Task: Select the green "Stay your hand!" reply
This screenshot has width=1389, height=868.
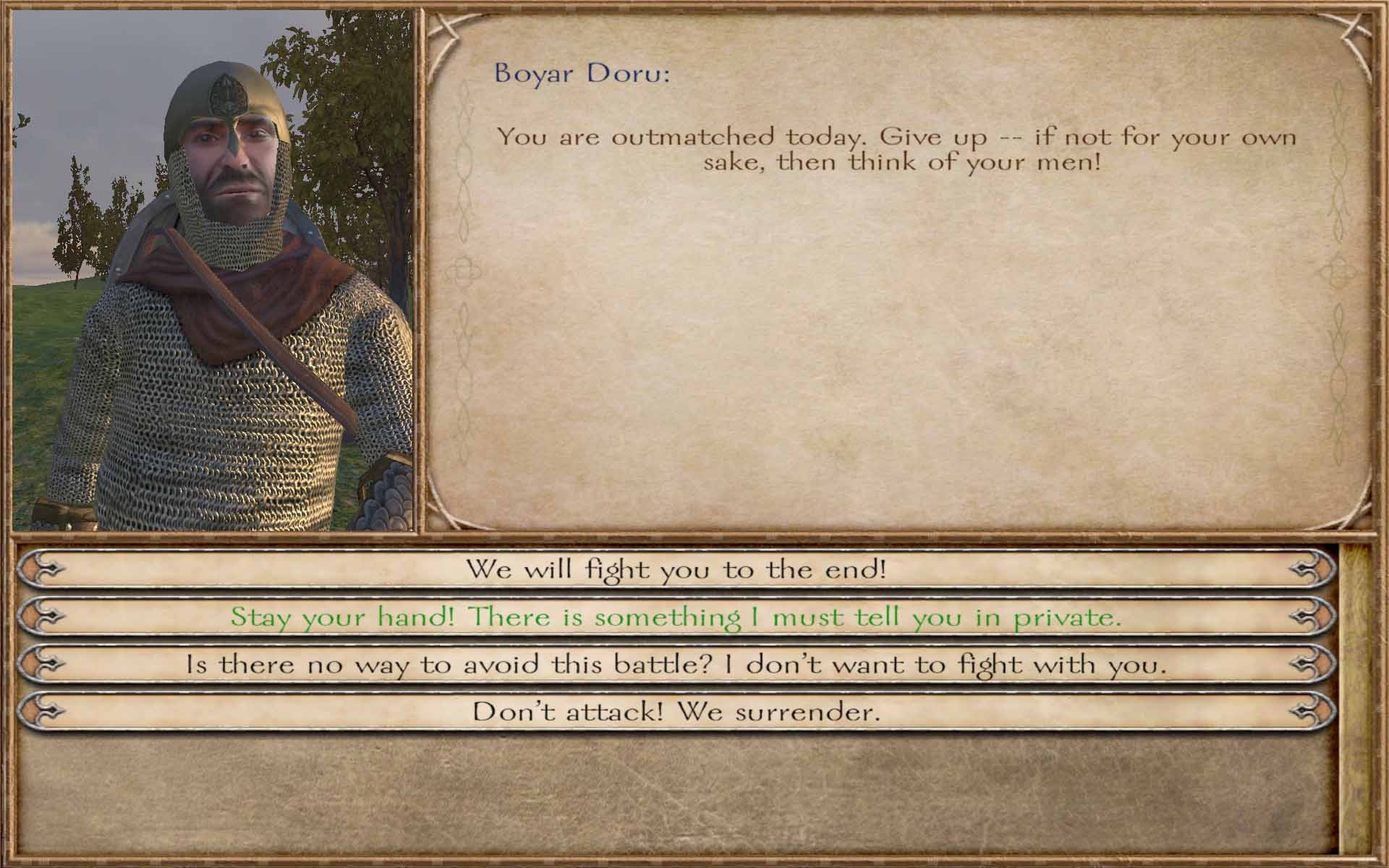Action: click(676, 617)
